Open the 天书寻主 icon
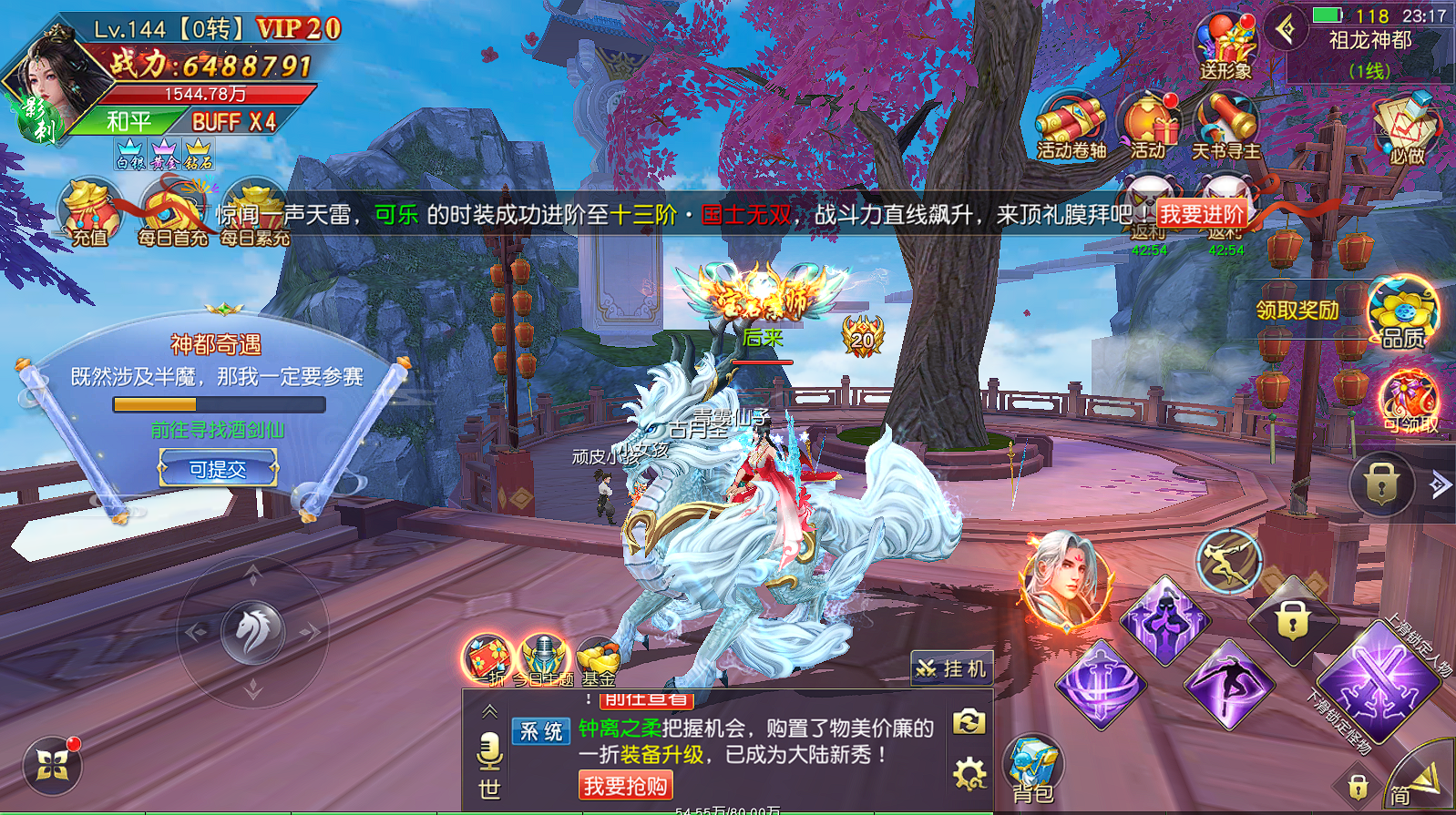This screenshot has height=815, width=1456. (1225, 126)
